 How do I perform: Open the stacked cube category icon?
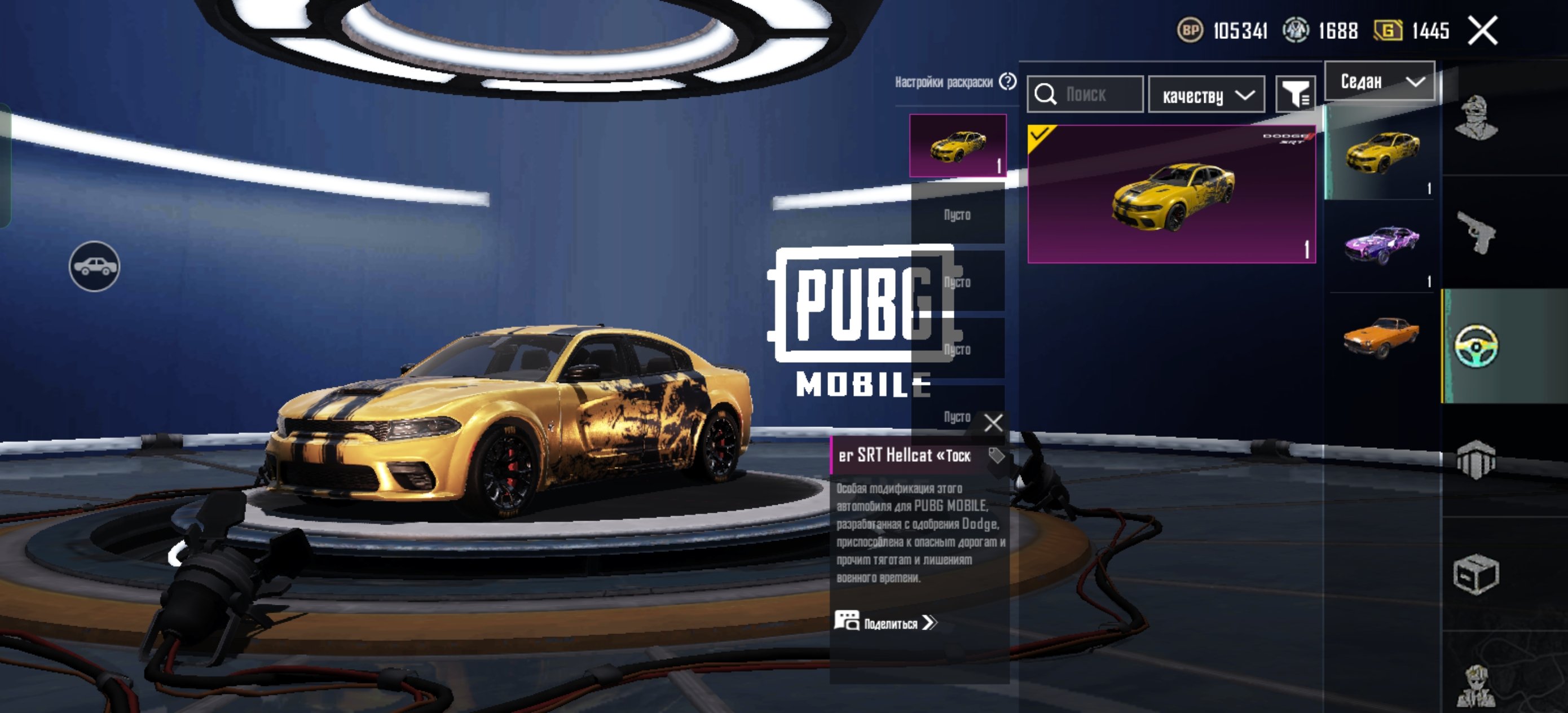(x=1475, y=460)
